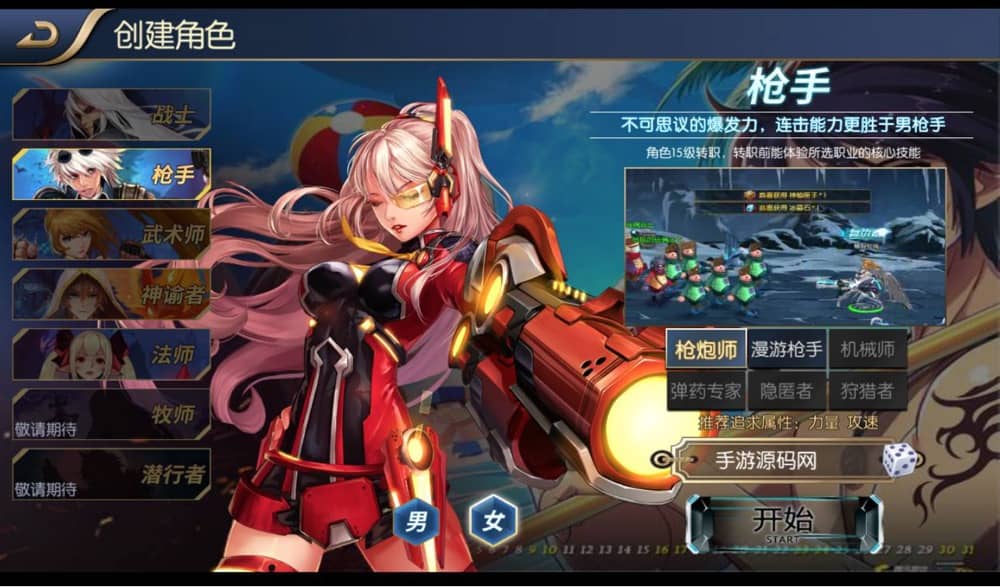The width and height of the screenshot is (1000, 587).
Task: Select the 神谕者 oracle class
Action: (111, 294)
